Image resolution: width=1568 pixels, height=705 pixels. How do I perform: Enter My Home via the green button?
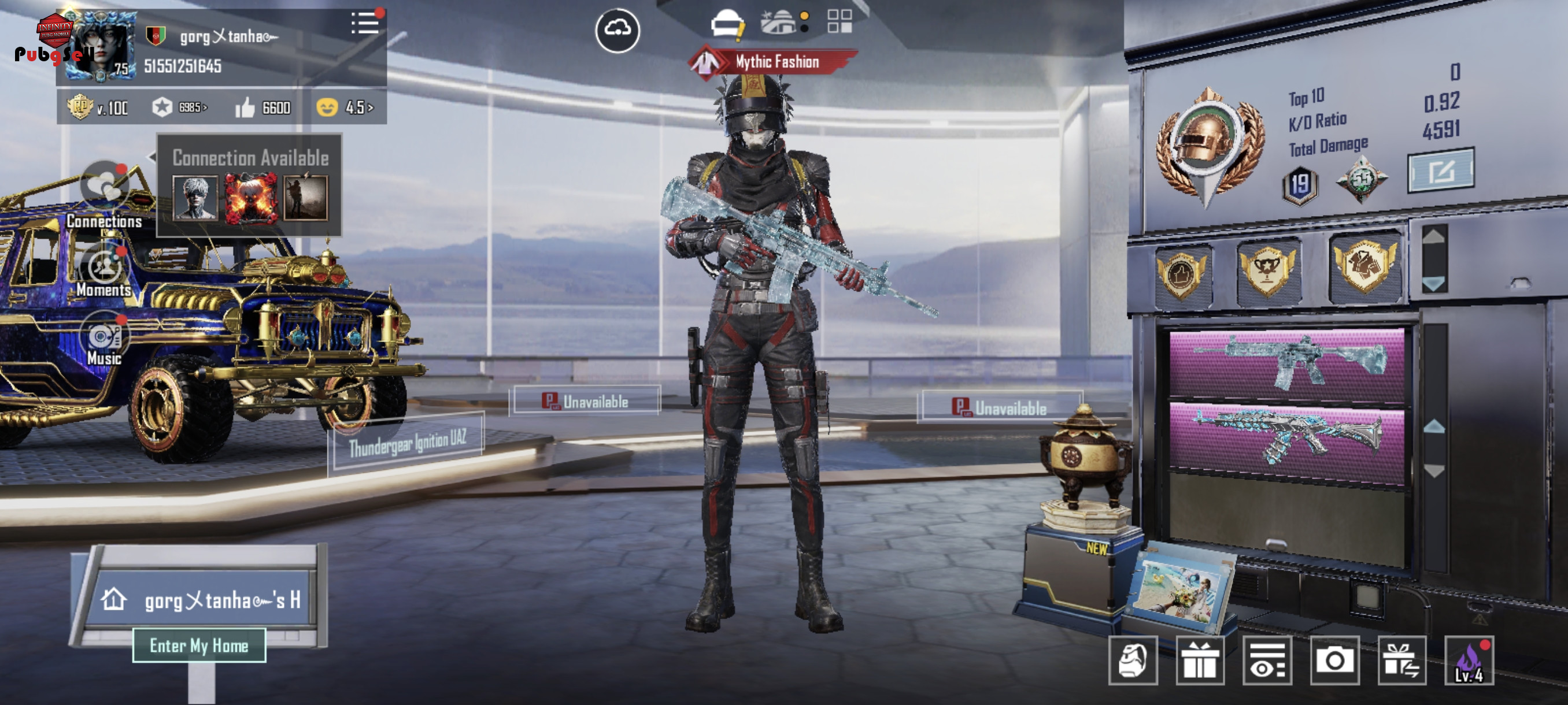tap(199, 645)
